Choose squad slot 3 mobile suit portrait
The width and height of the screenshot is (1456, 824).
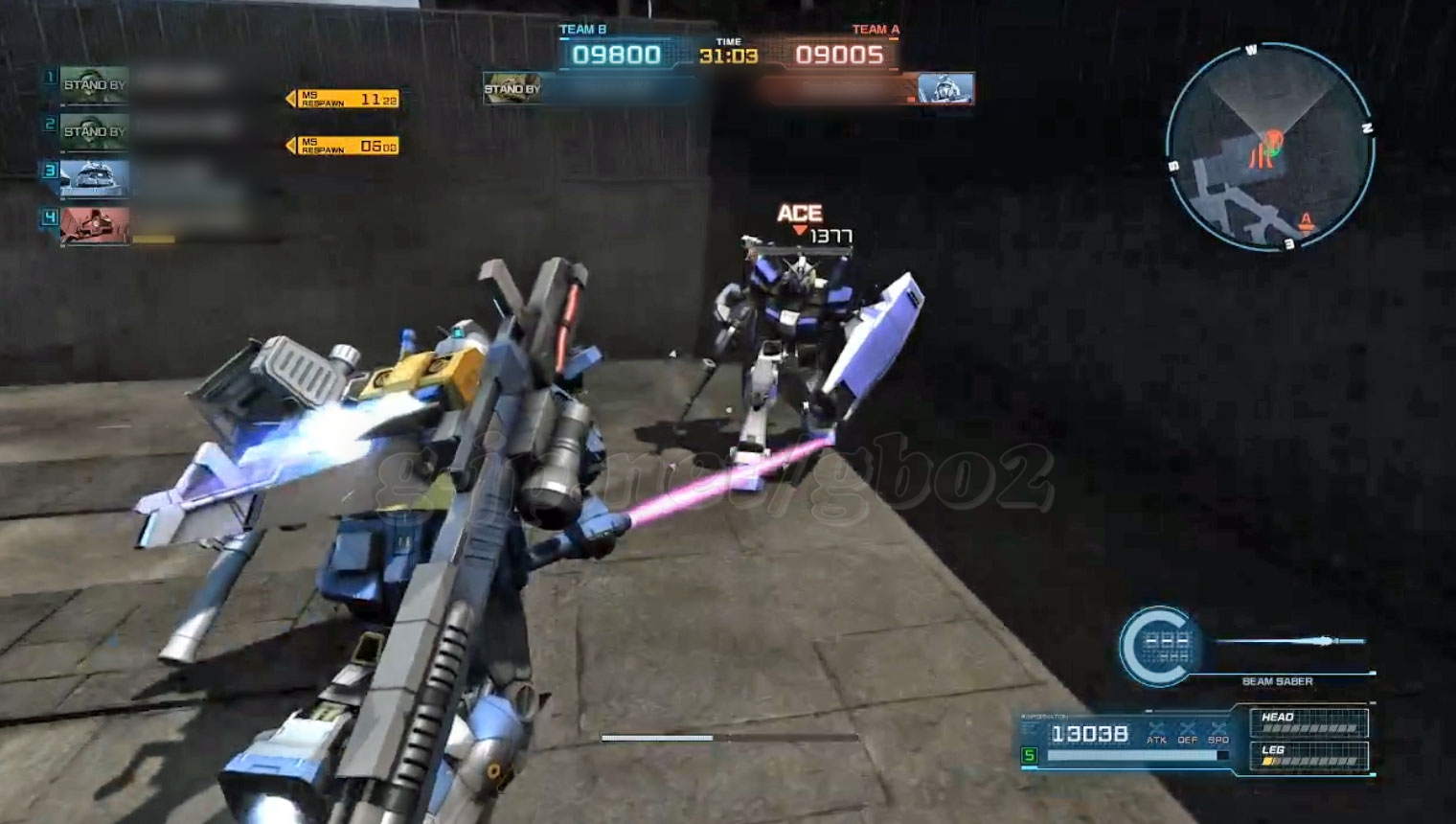click(94, 177)
